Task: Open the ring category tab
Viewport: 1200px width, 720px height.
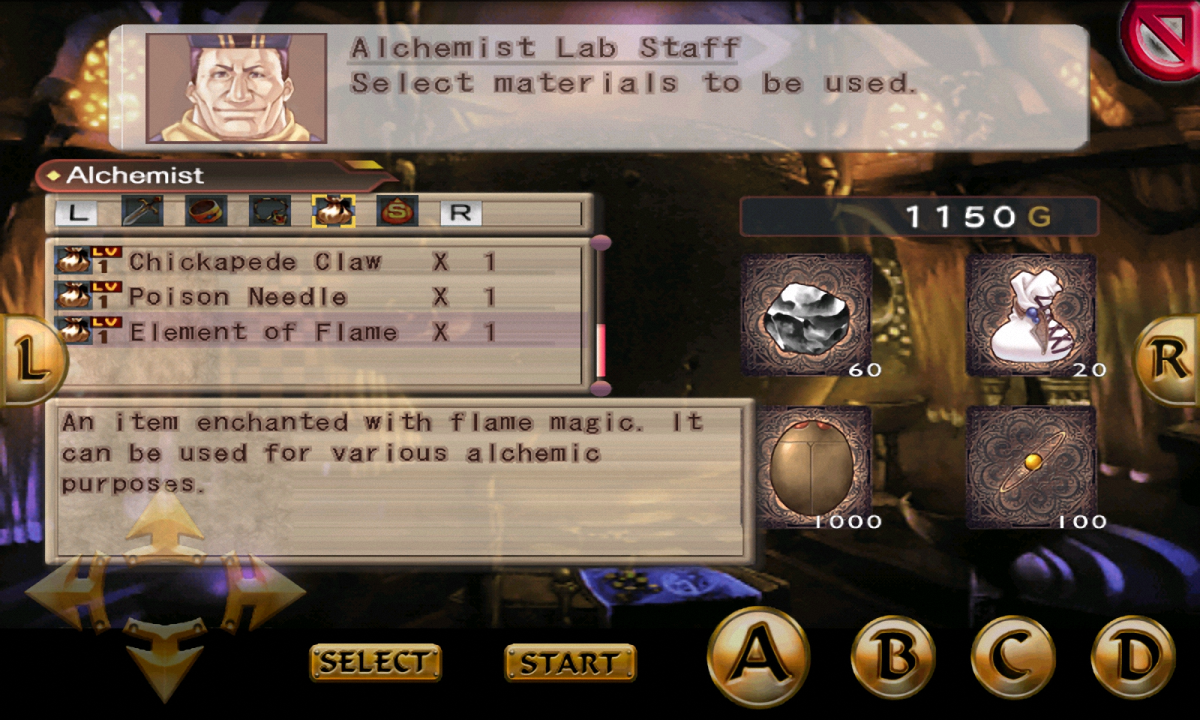Action: point(206,211)
